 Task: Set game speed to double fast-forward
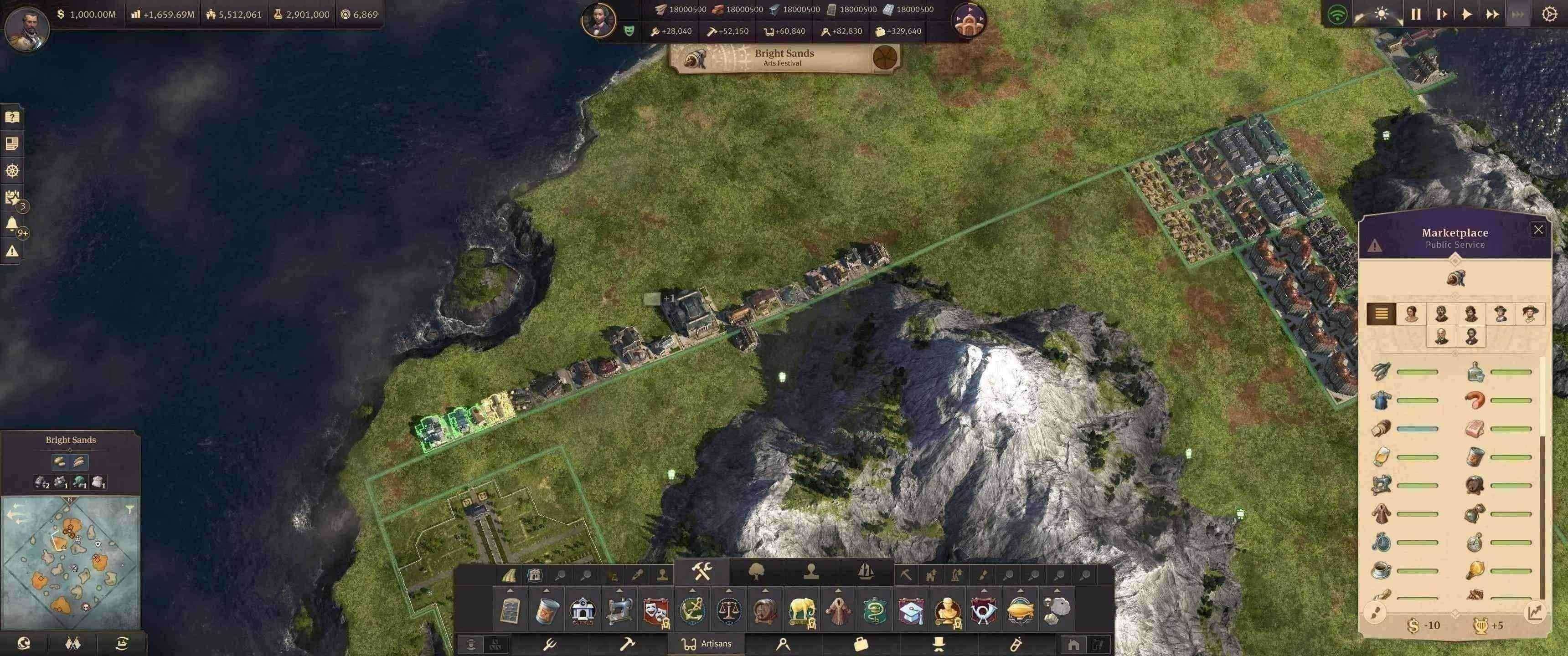(1492, 14)
